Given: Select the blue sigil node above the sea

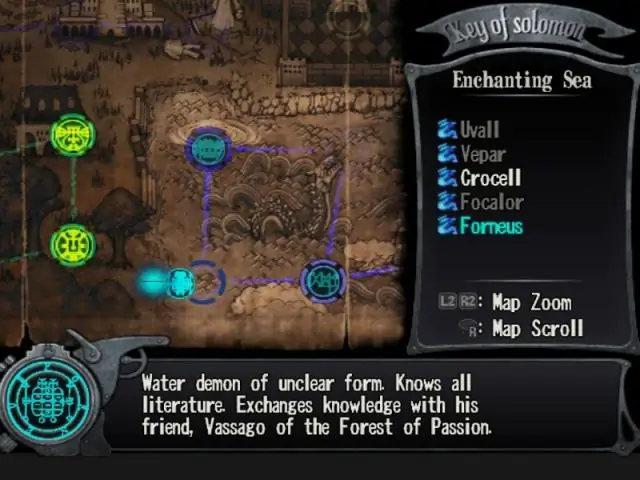Looking at the screenshot, I should coord(208,149).
